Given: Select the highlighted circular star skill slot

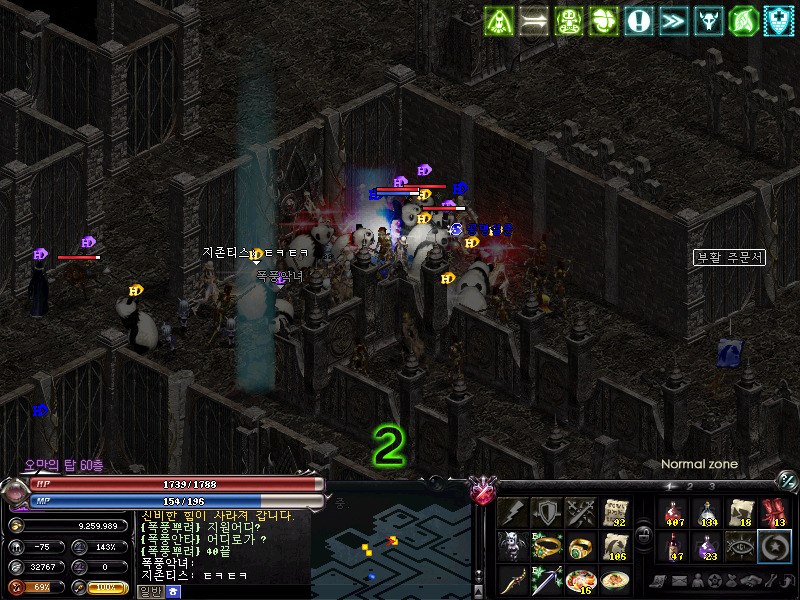Looking at the screenshot, I should 774,547.
